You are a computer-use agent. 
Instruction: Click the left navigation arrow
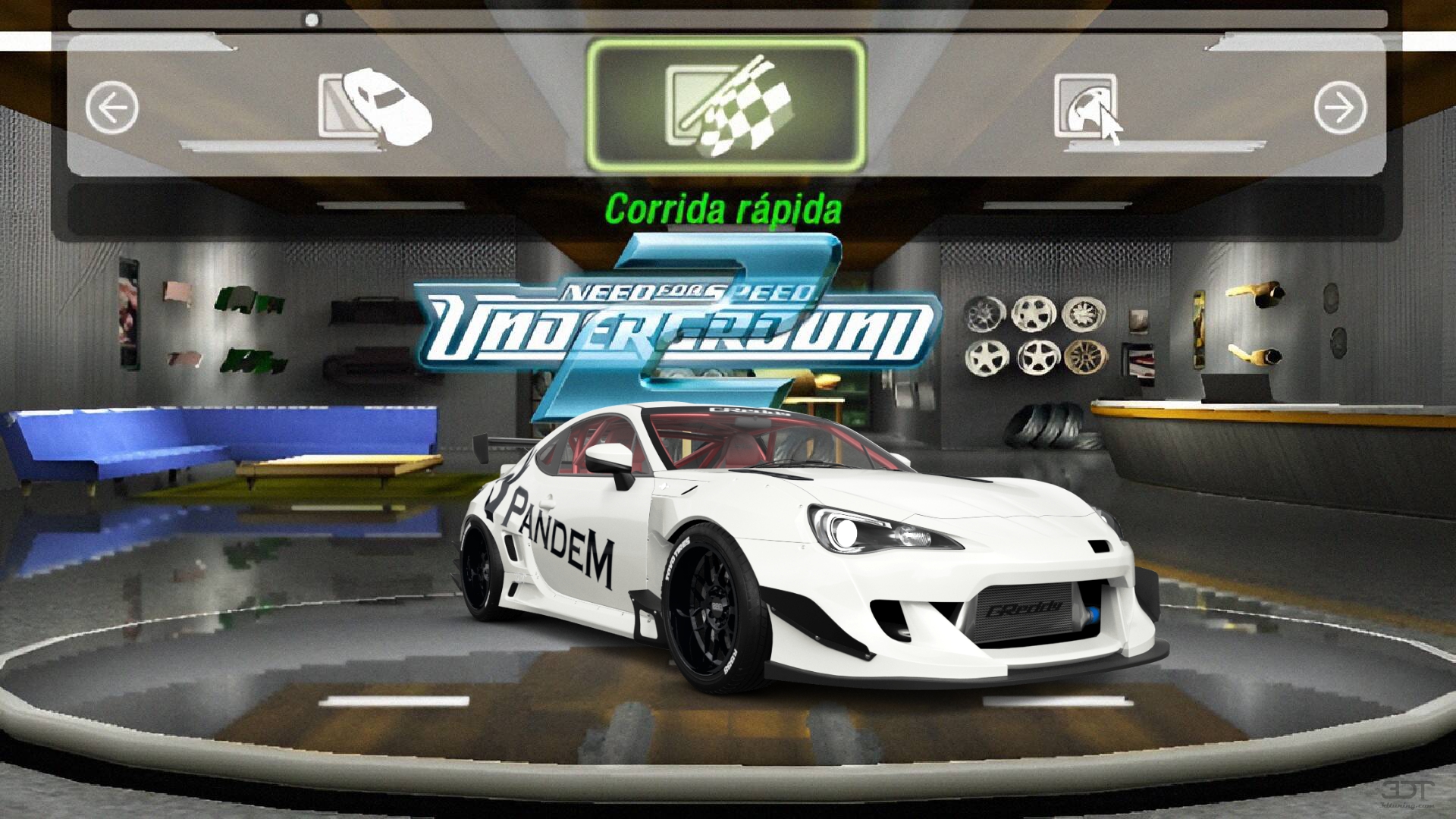112,106
